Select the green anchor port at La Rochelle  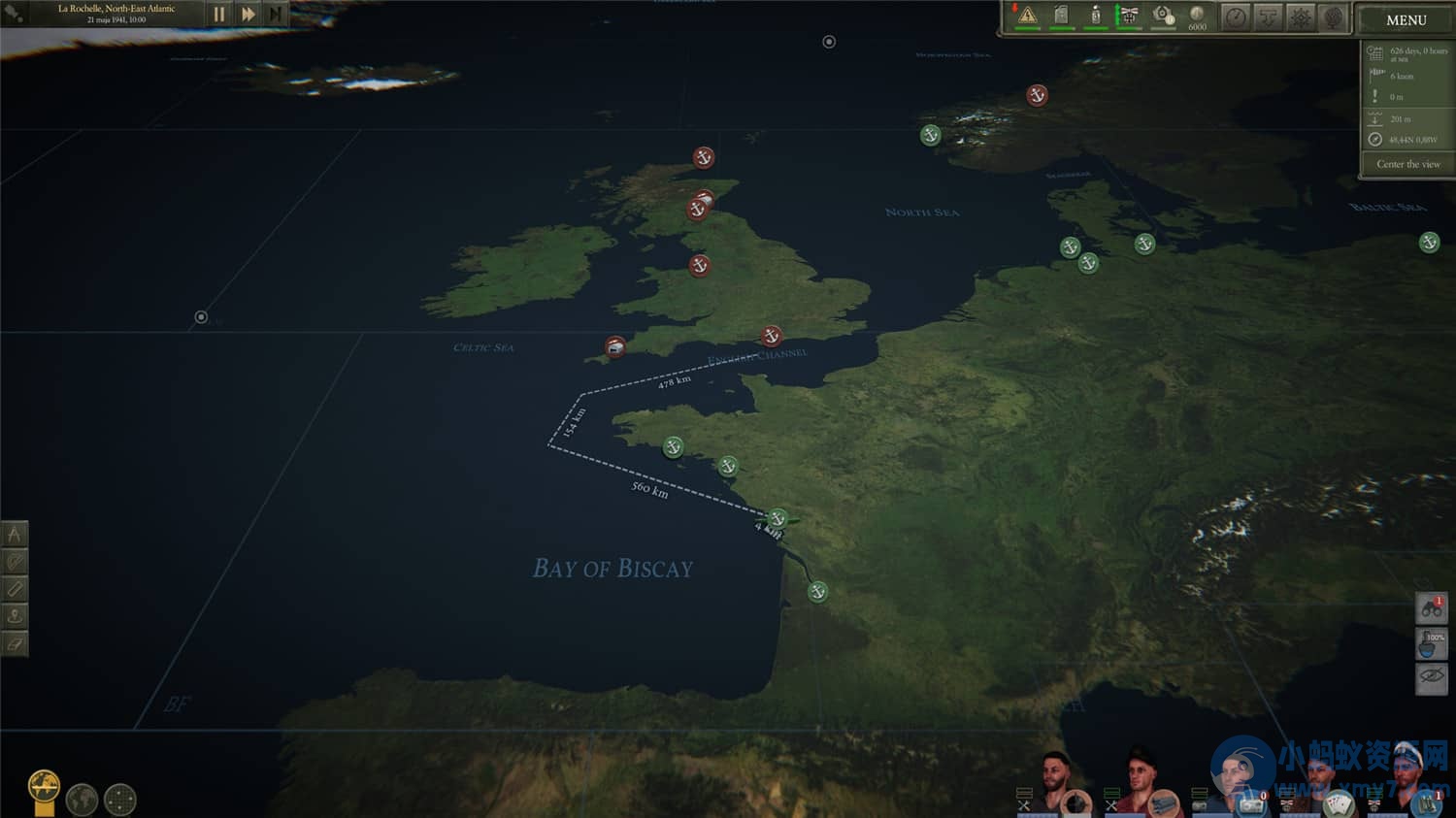[777, 518]
